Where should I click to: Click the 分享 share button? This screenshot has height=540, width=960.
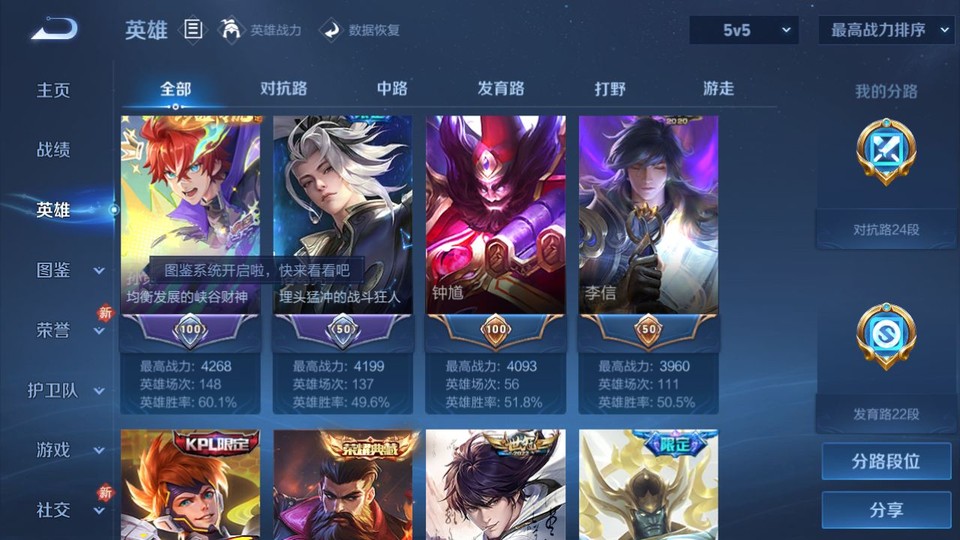click(886, 510)
